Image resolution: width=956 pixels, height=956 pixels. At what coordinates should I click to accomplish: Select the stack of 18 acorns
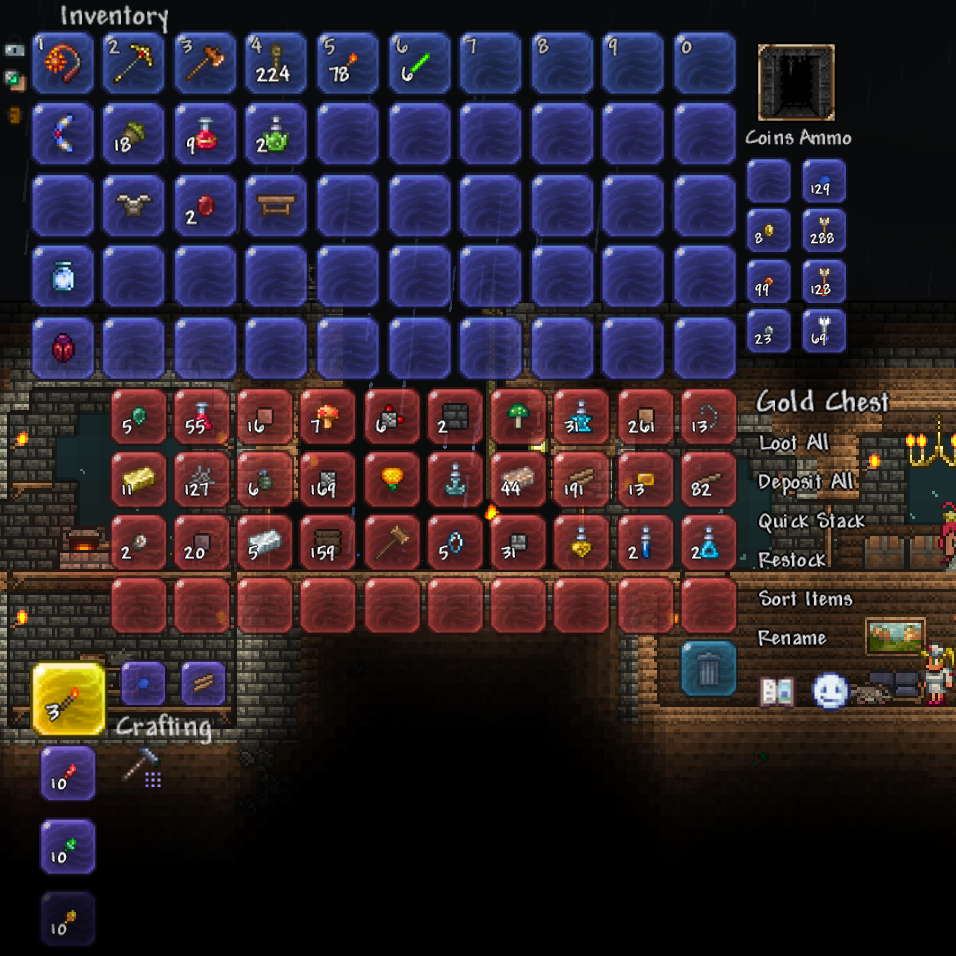[133, 134]
